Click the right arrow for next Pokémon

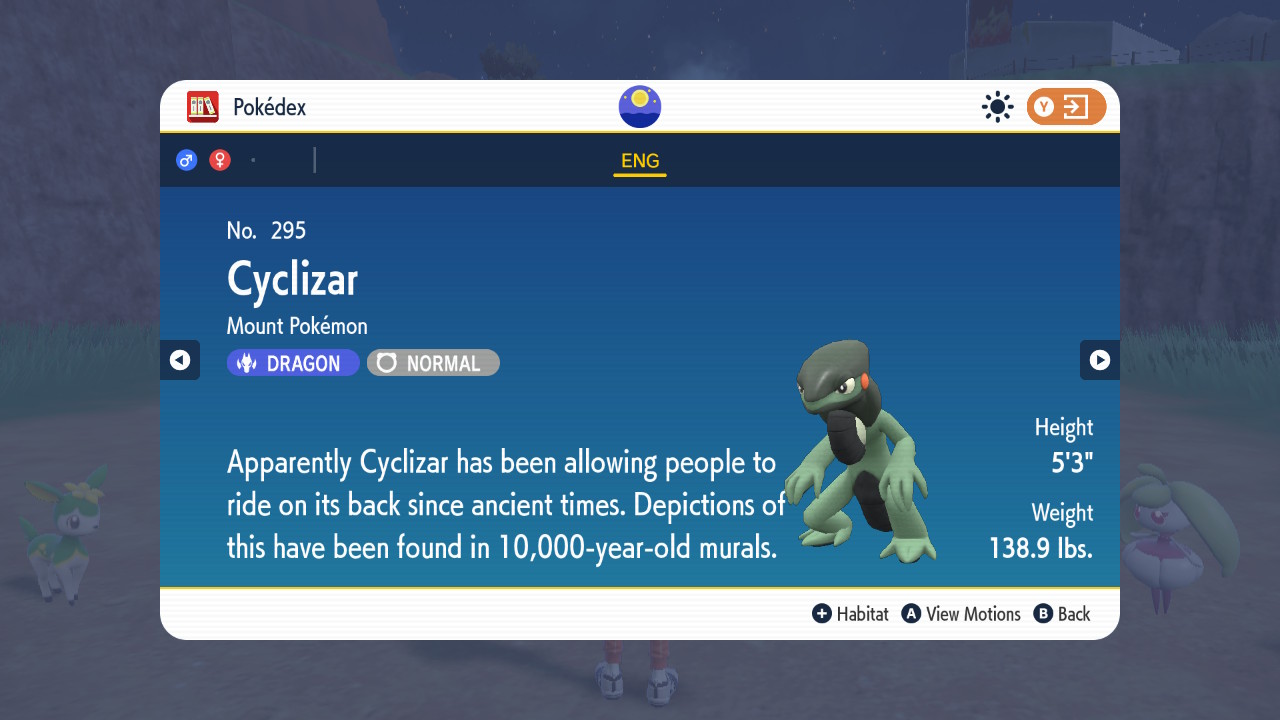click(x=1100, y=360)
